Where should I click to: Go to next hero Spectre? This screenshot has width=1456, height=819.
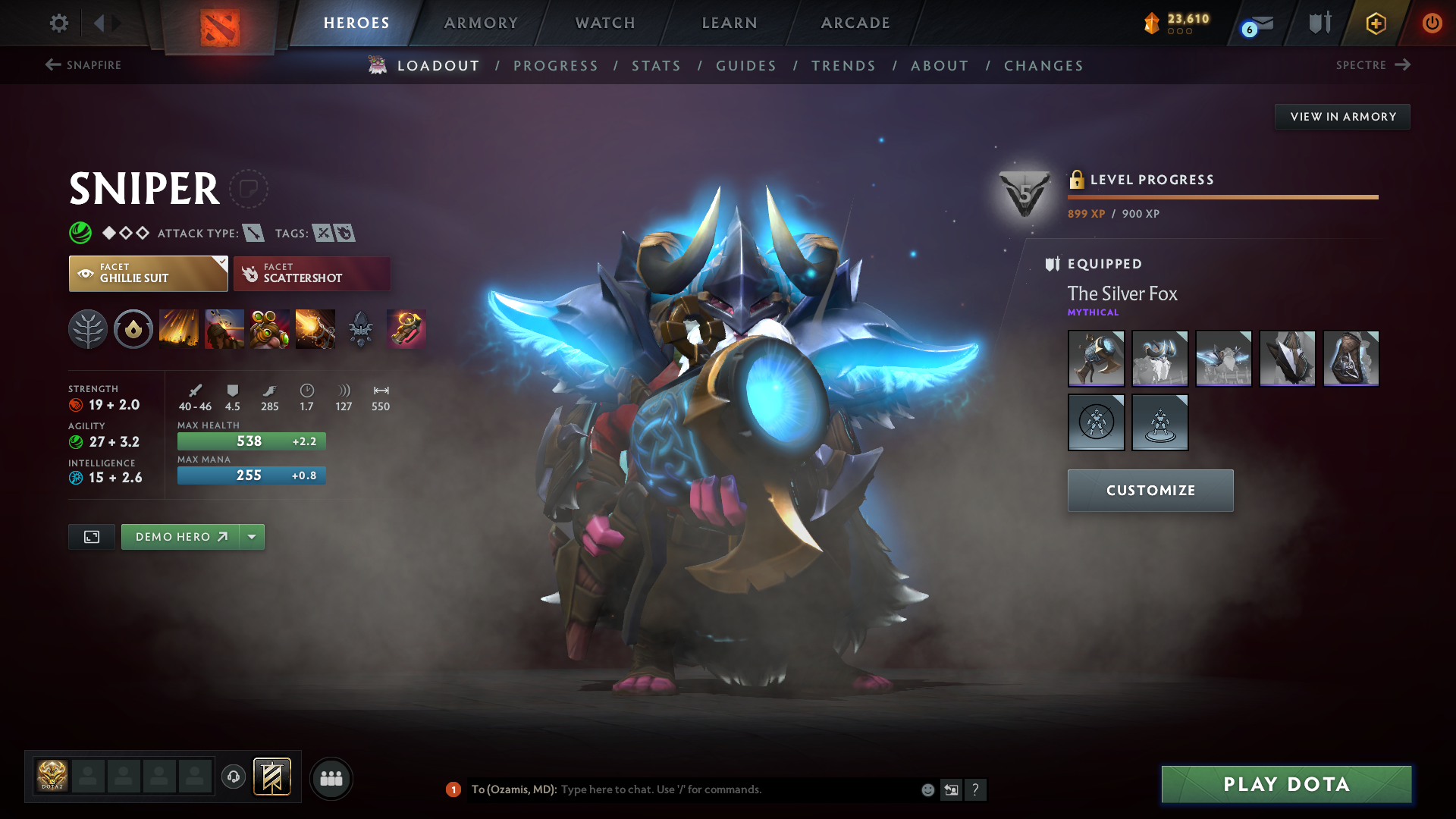pos(1373,65)
